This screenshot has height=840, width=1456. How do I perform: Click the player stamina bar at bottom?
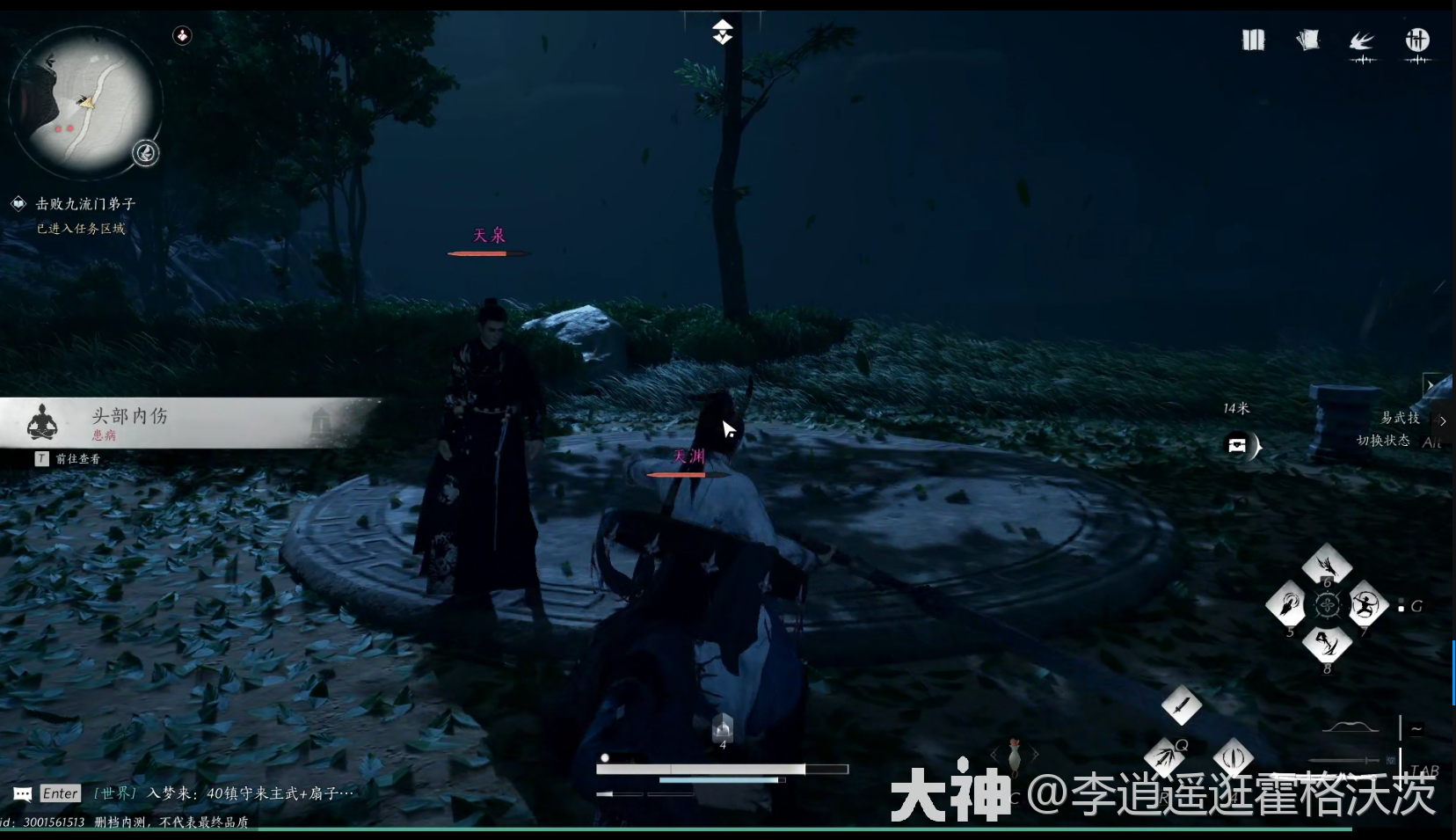723,779
